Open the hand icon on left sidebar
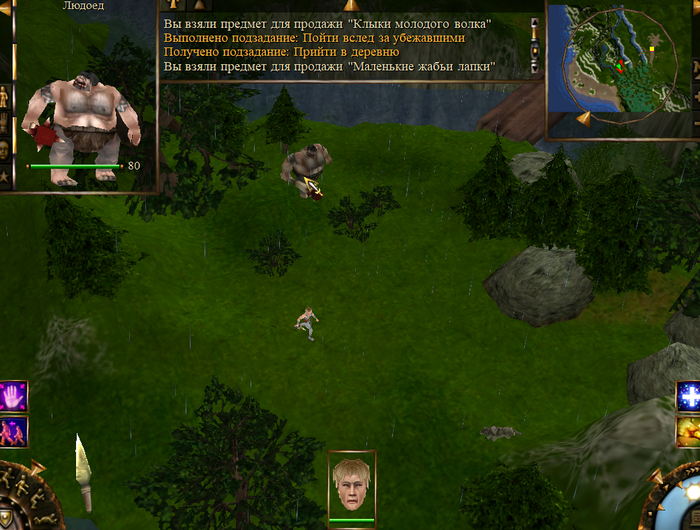Screen dimensions: 700x530 [5, 122]
